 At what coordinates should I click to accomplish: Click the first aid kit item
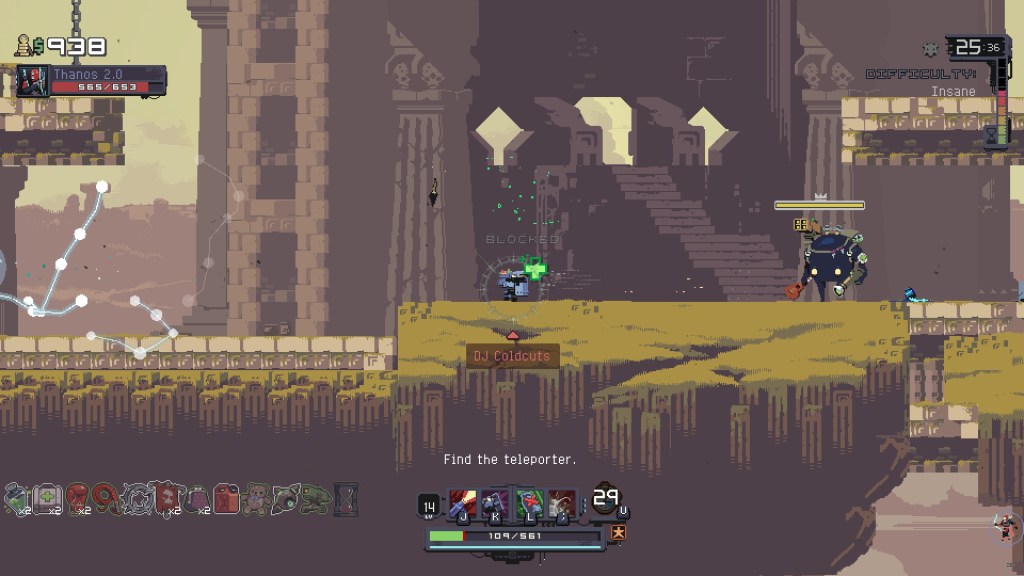coord(47,497)
